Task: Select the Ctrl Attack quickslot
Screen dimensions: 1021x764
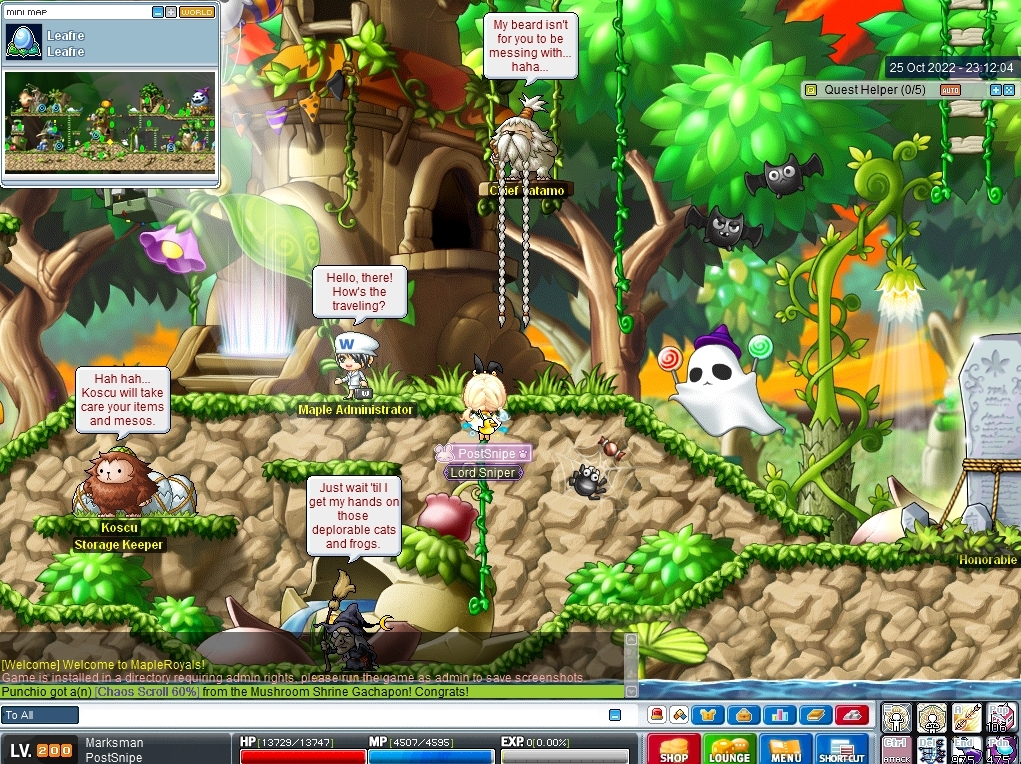Action: coord(896,749)
